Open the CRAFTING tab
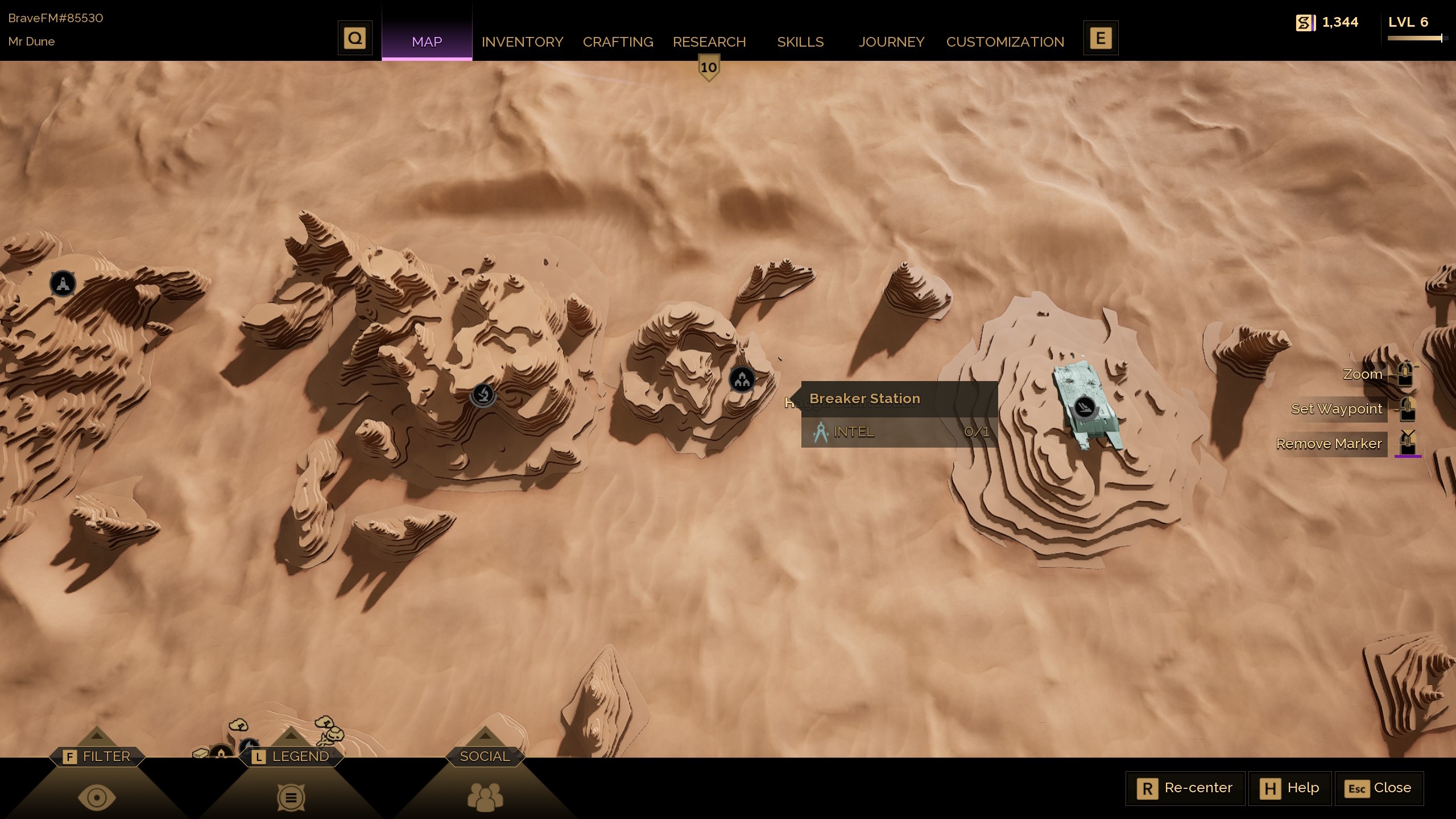Viewport: 1456px width, 819px height. coord(618,42)
